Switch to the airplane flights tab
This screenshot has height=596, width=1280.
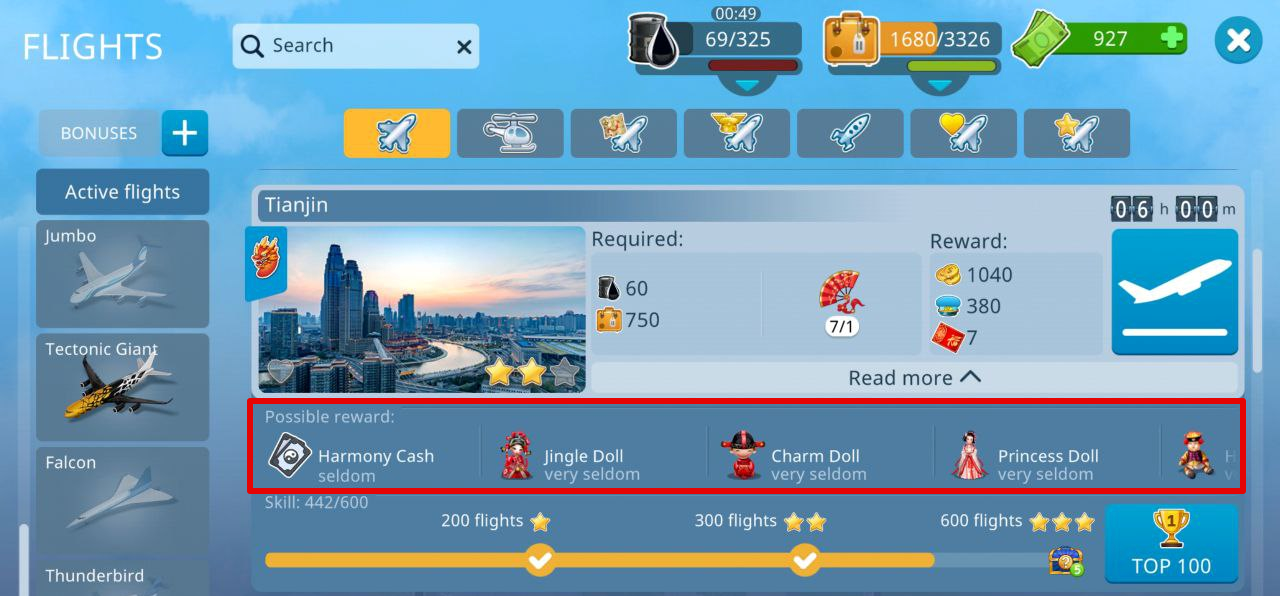(x=397, y=134)
